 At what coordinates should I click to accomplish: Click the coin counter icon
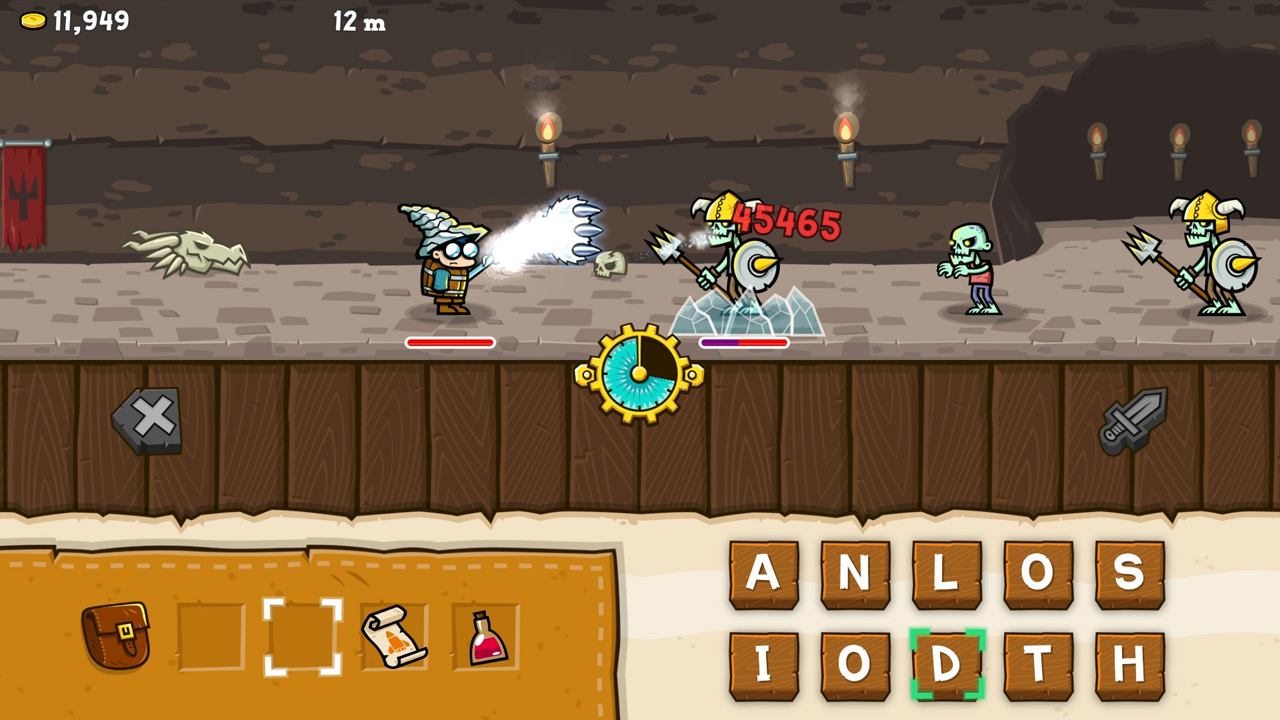[x=31, y=18]
